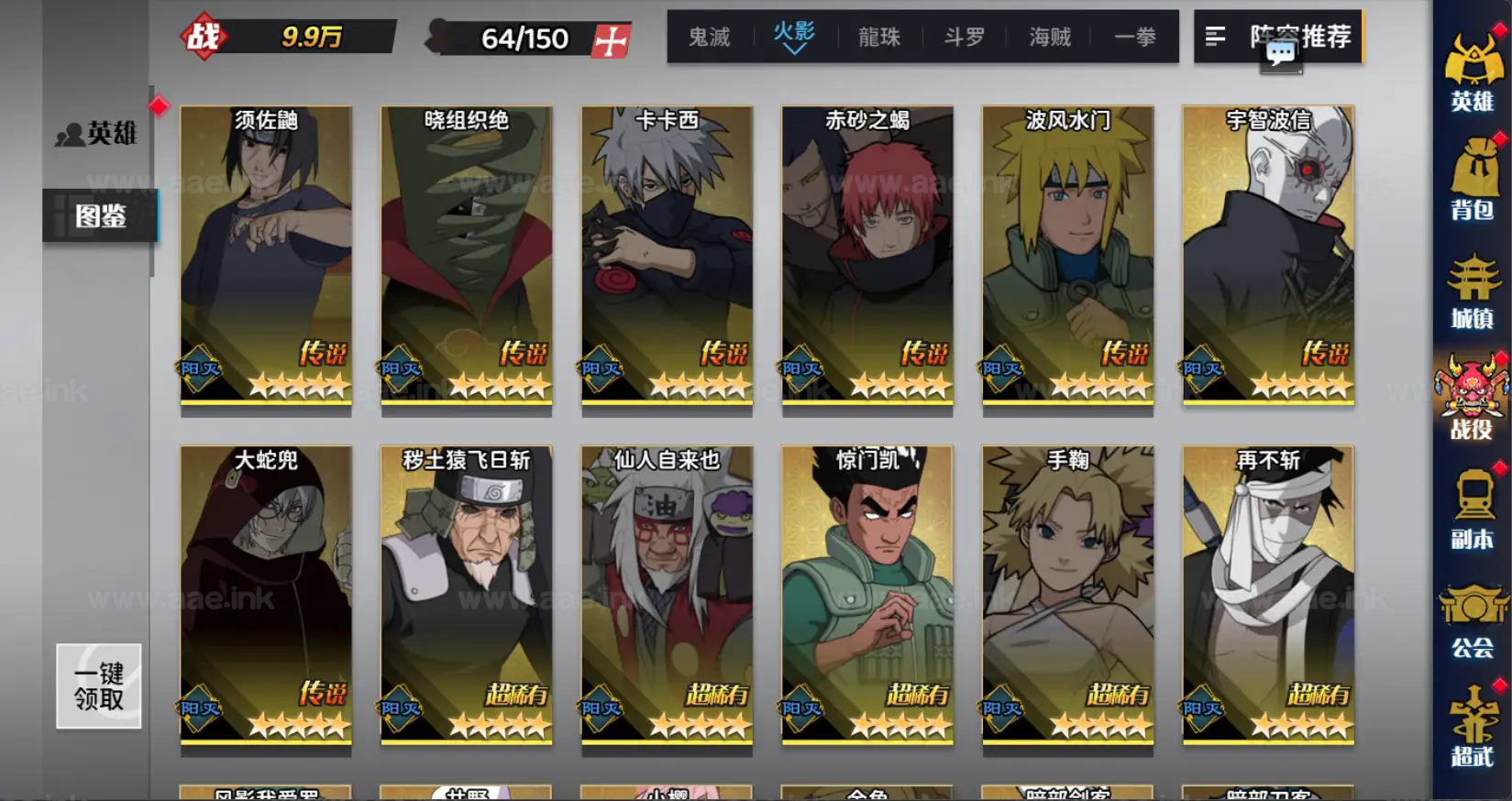The image size is (1512, 801).
Task: Click the red diamond marker above 英雄
Action: 160,108
